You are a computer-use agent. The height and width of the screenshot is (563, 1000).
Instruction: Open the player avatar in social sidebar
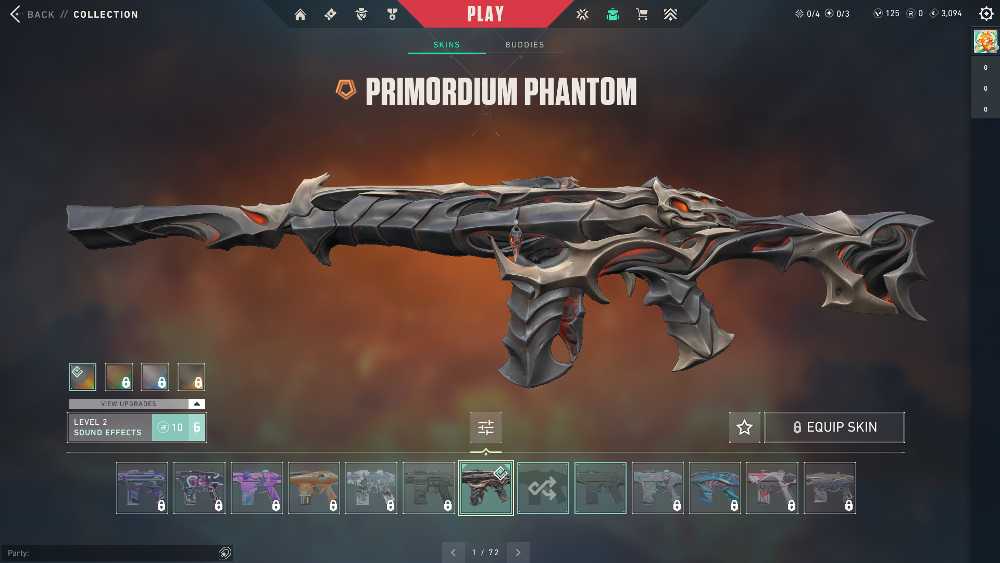pyautogui.click(x=984, y=42)
